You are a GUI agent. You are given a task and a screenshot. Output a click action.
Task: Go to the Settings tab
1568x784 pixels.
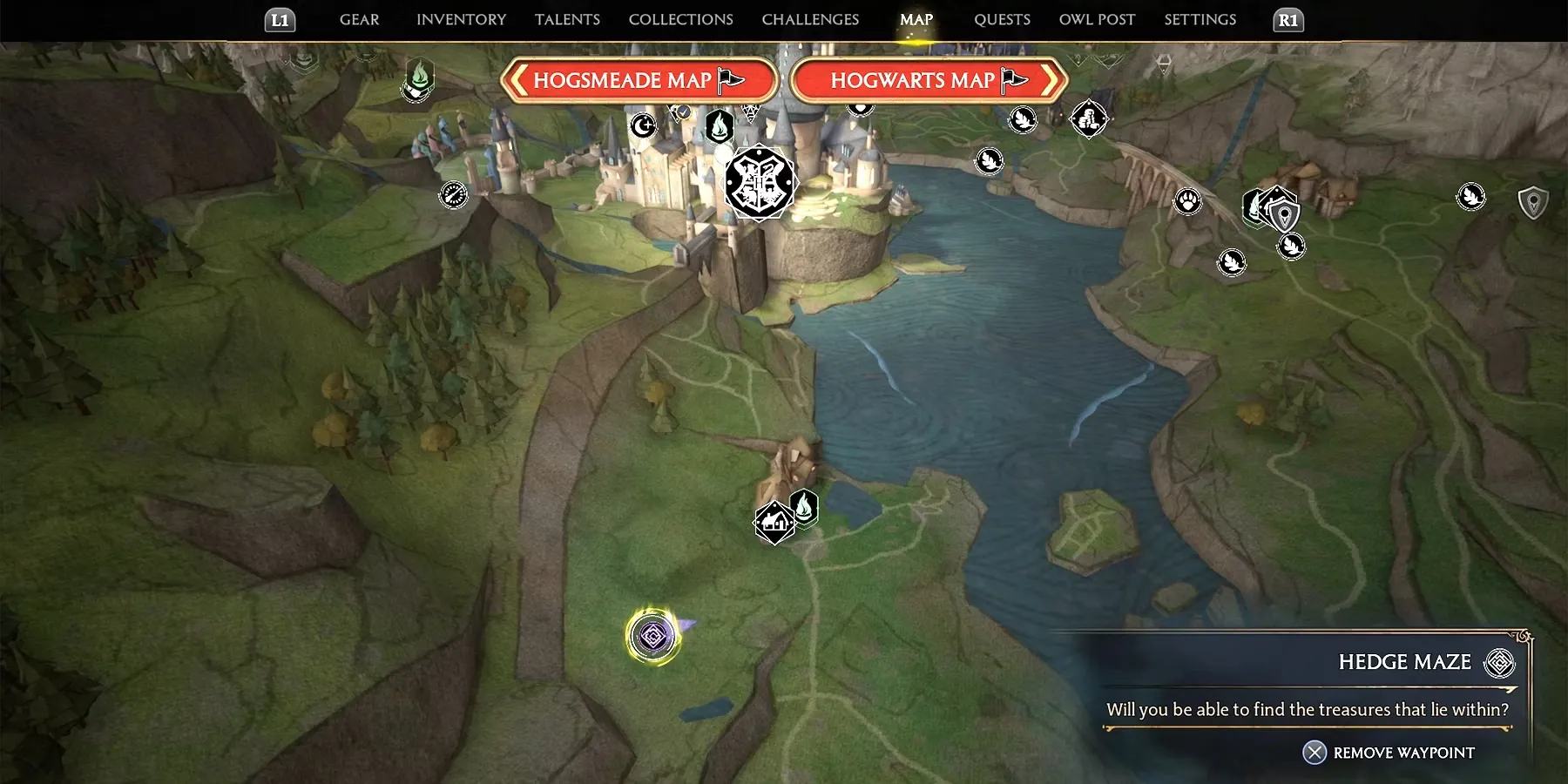[x=1200, y=19]
